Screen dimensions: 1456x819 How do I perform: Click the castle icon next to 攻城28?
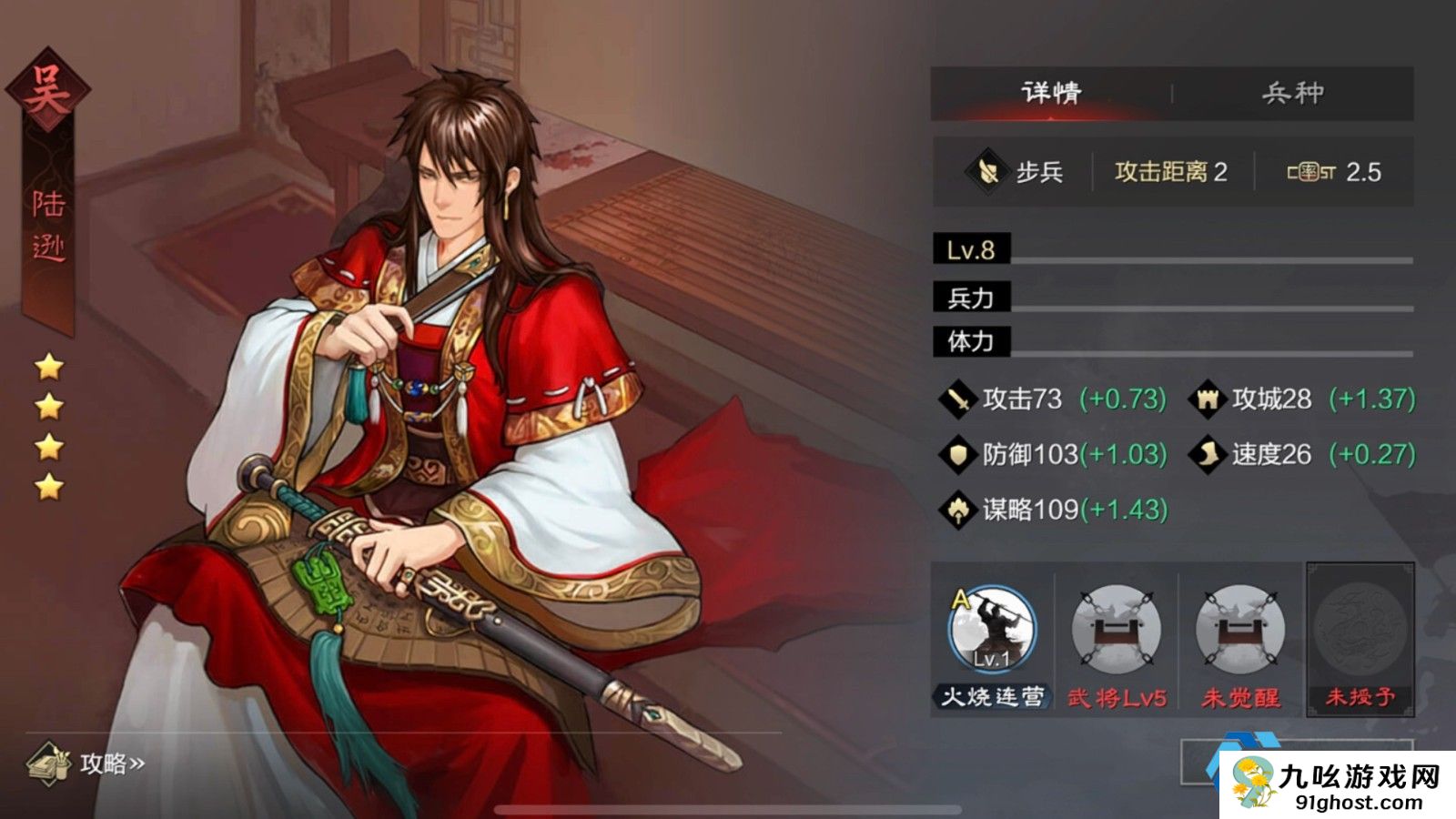[1210, 399]
